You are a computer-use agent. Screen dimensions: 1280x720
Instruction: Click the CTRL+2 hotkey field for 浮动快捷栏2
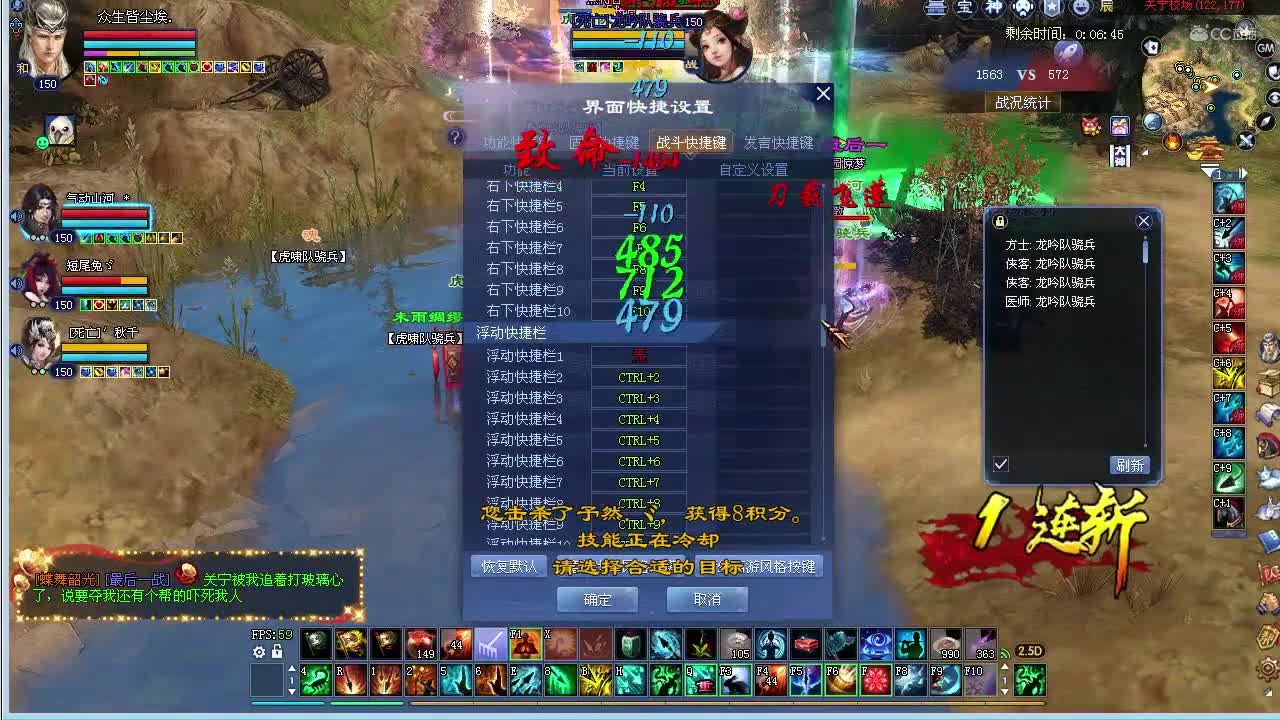point(639,376)
